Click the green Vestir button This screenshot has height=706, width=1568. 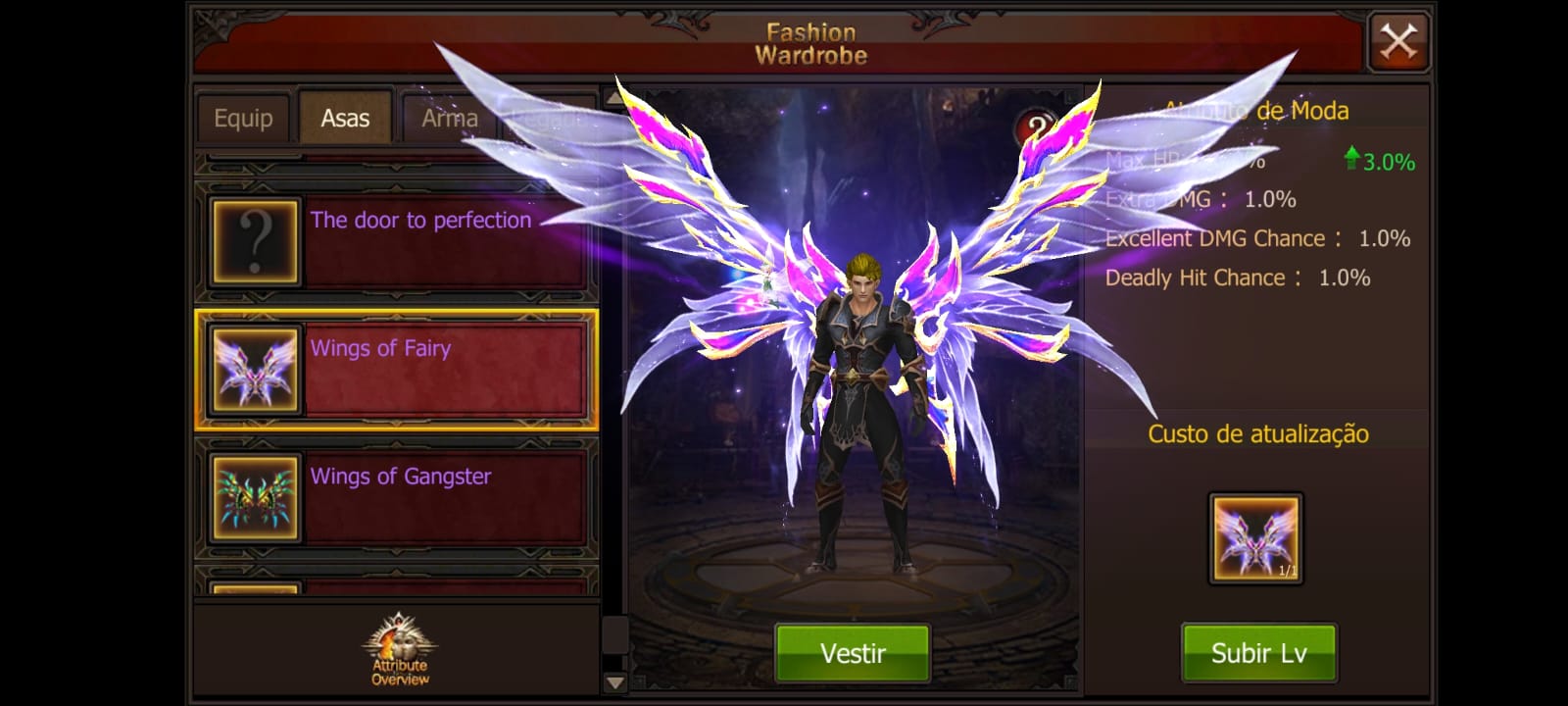coord(853,653)
